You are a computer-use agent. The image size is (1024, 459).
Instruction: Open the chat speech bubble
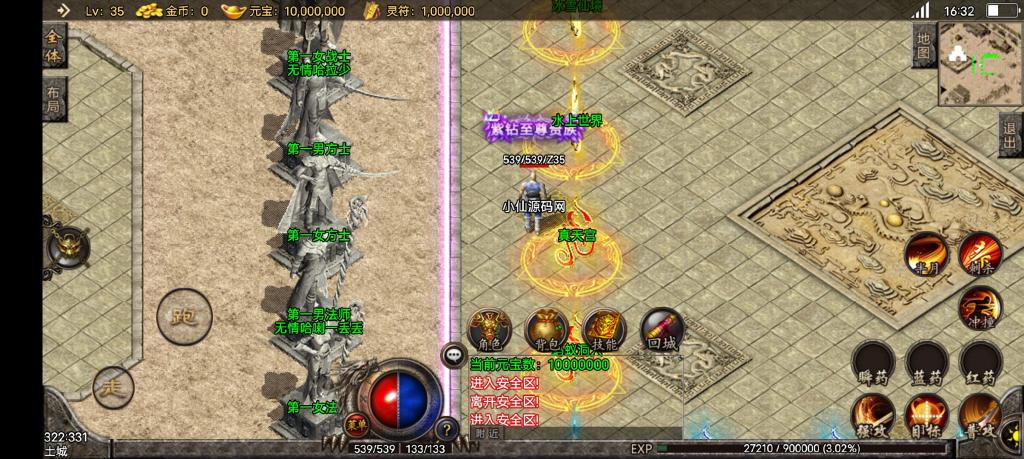click(454, 352)
